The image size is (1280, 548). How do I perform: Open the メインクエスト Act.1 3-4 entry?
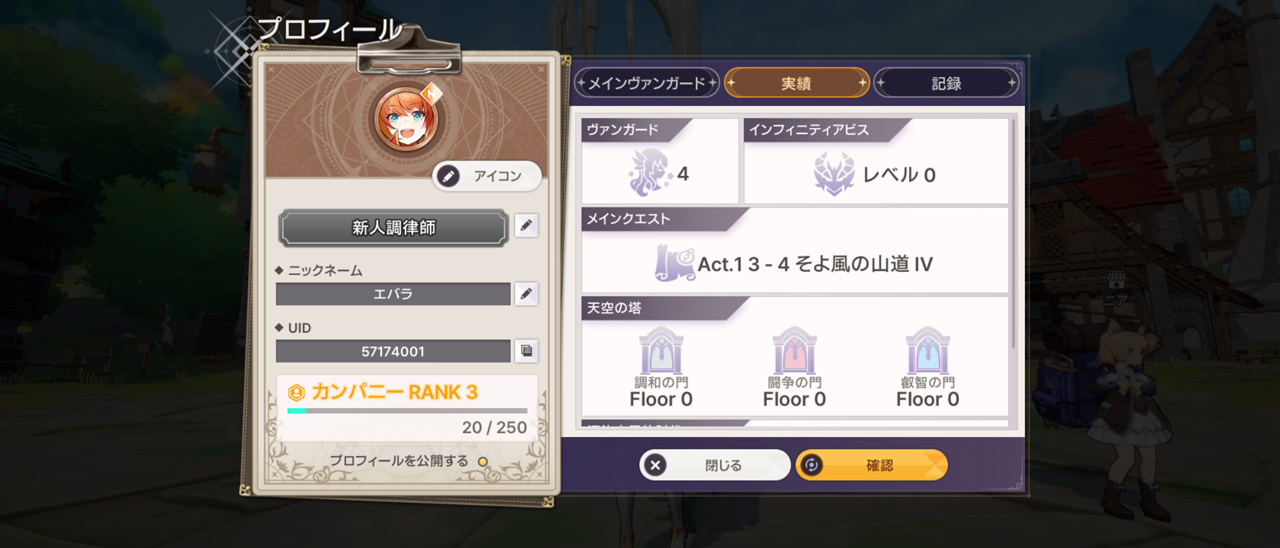tap(795, 265)
